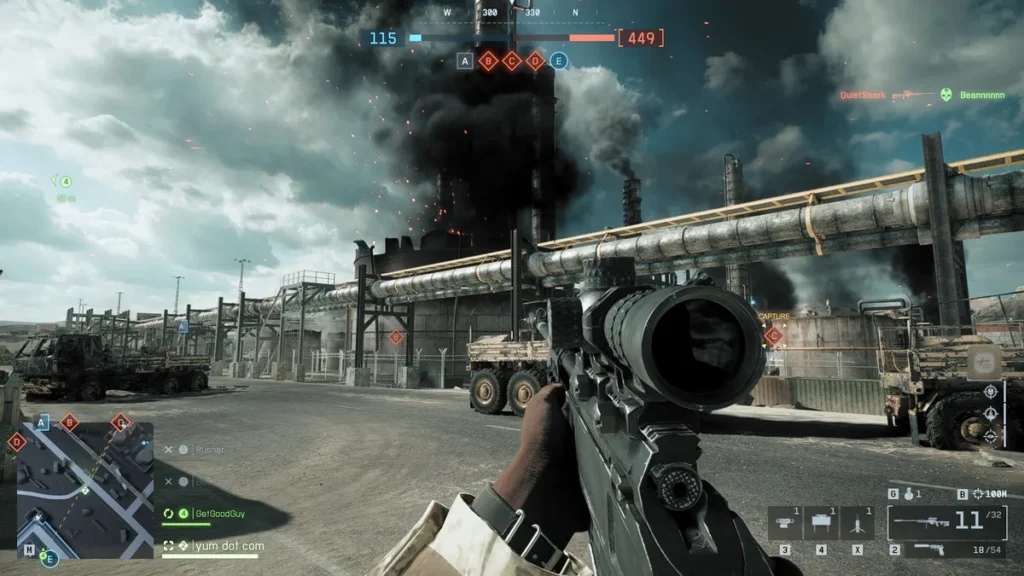Activate the insertion beacon in slot X

[x=858, y=523]
